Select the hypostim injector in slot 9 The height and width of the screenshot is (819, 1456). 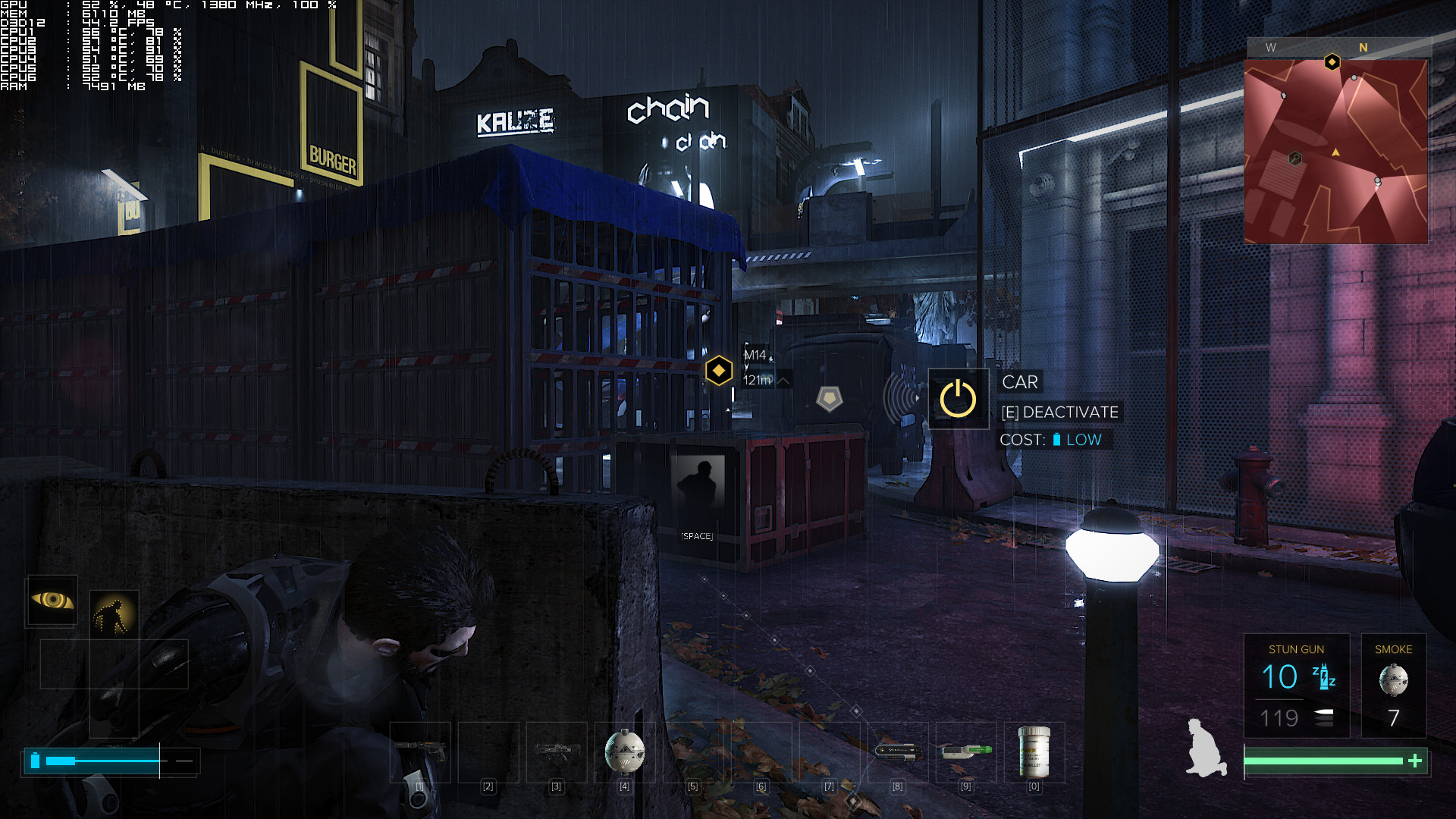pyautogui.click(x=965, y=751)
